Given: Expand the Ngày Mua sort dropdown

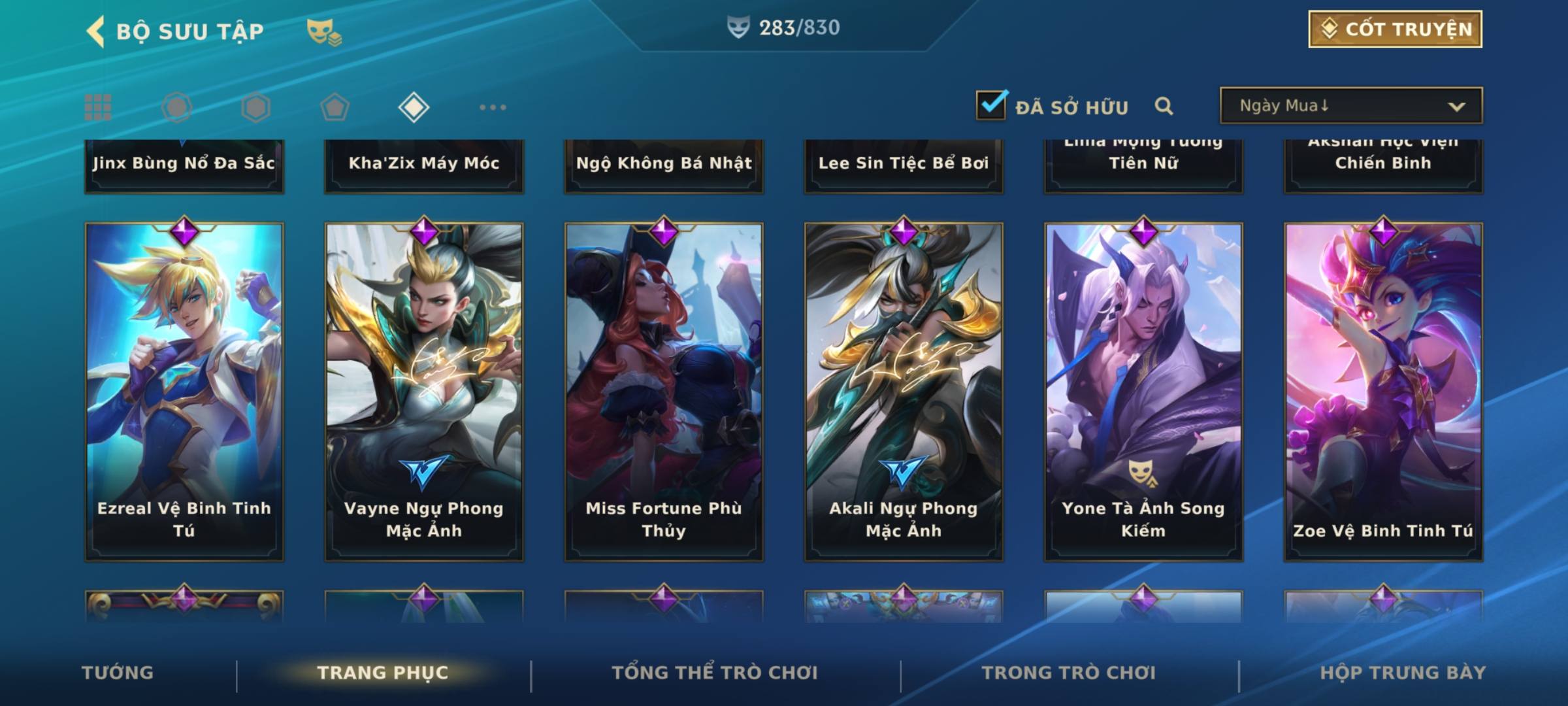Looking at the screenshot, I should click(x=1350, y=106).
